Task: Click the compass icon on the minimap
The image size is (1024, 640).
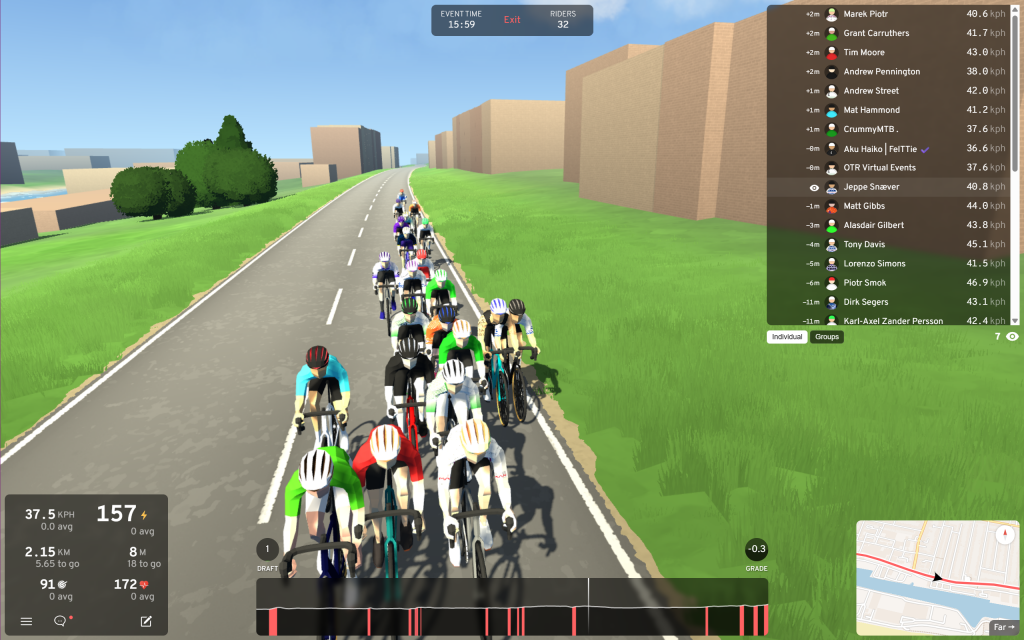Action: click(1004, 534)
